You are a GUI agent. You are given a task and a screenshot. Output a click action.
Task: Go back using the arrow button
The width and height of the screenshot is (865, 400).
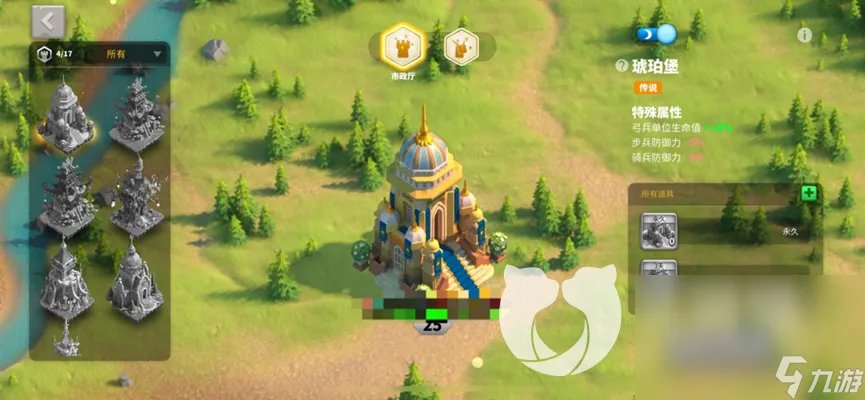pyautogui.click(x=48, y=20)
